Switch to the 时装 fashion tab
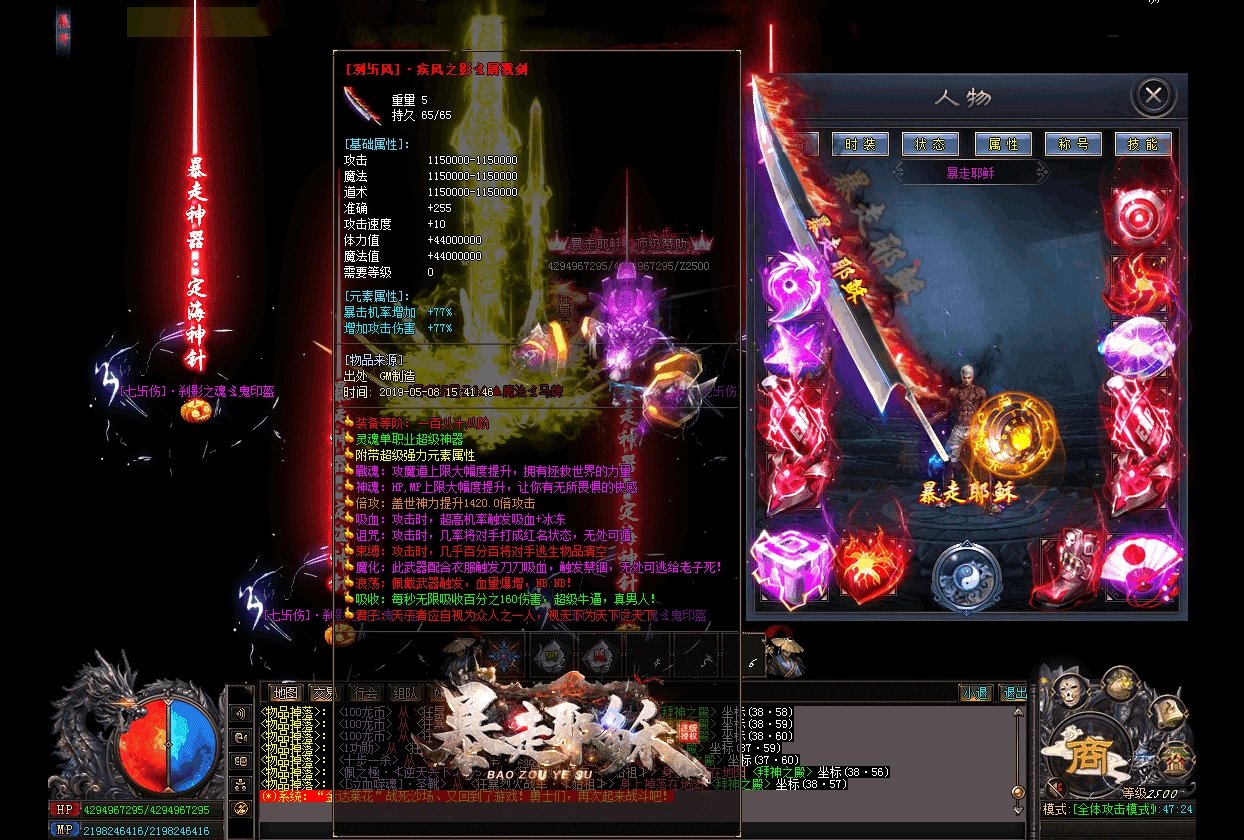This screenshot has width=1244, height=840. pos(860,144)
